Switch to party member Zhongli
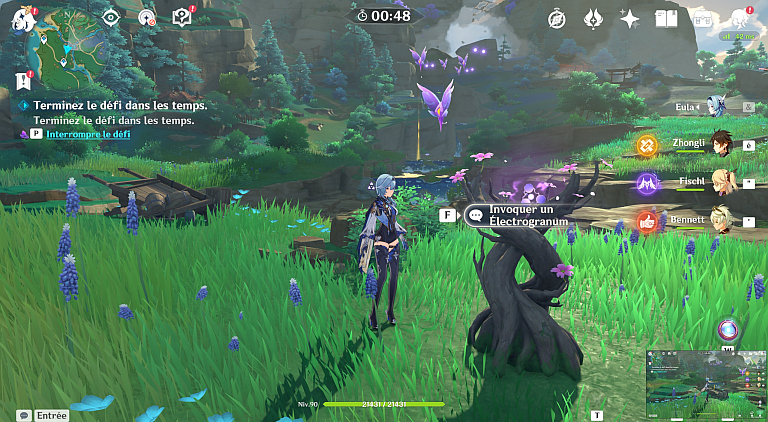 (719, 144)
